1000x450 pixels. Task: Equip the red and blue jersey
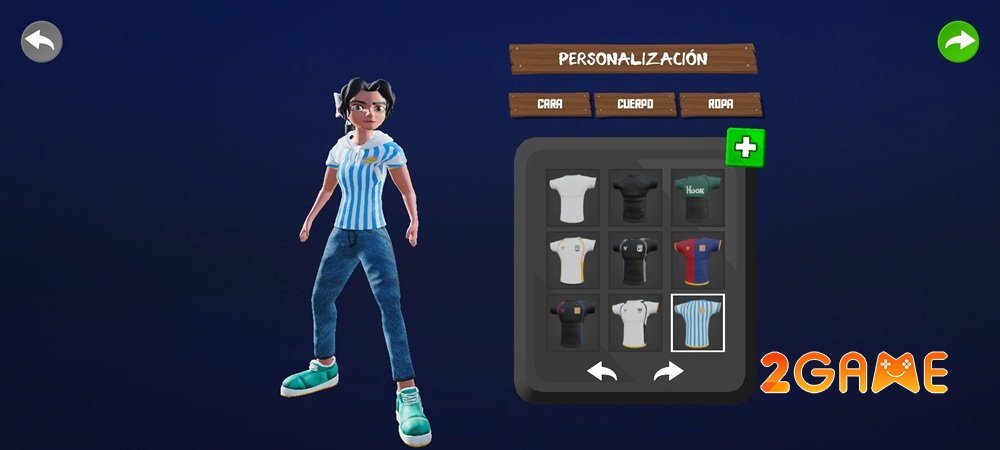click(x=697, y=260)
